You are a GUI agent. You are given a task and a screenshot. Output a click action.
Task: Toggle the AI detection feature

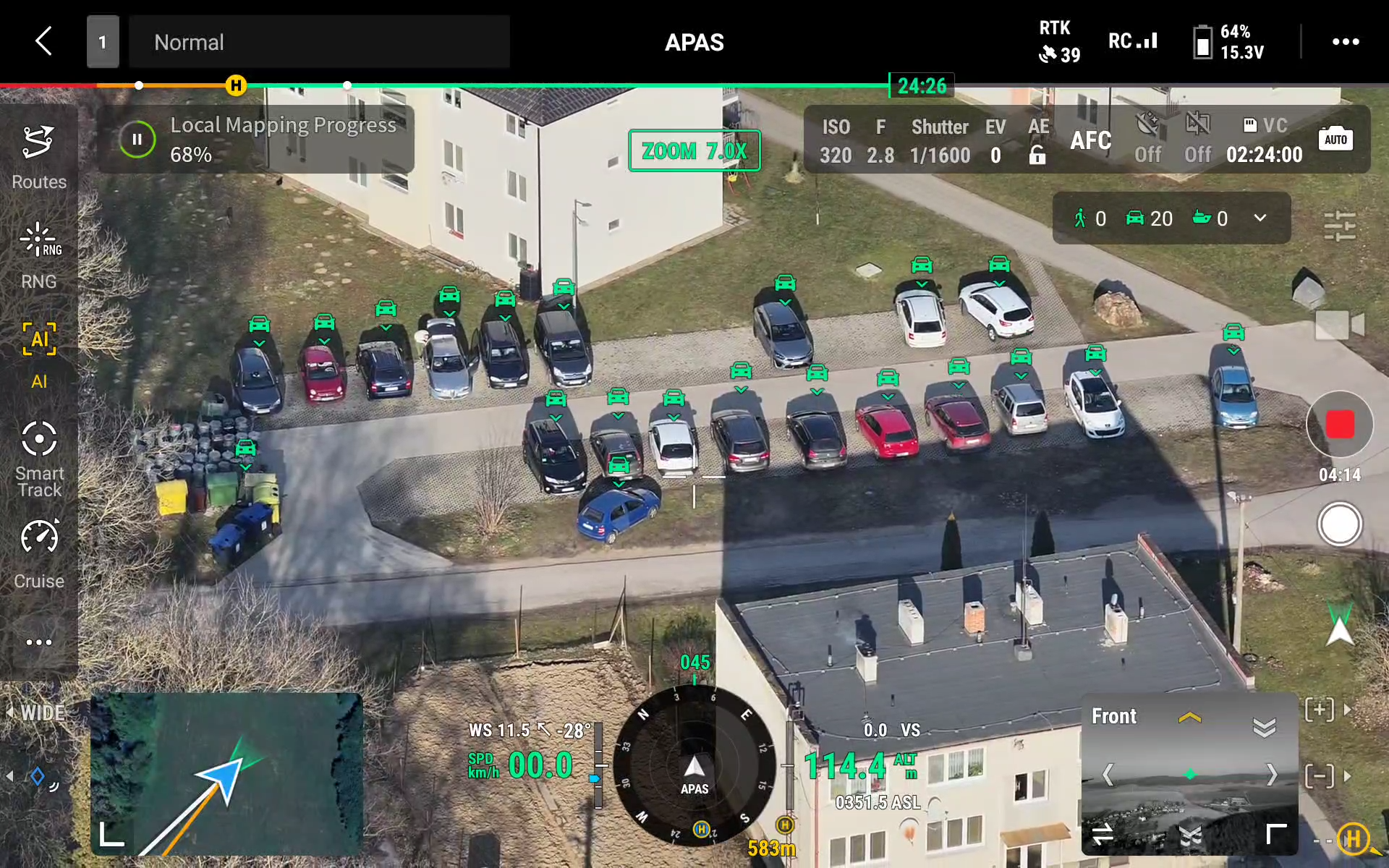point(39,354)
